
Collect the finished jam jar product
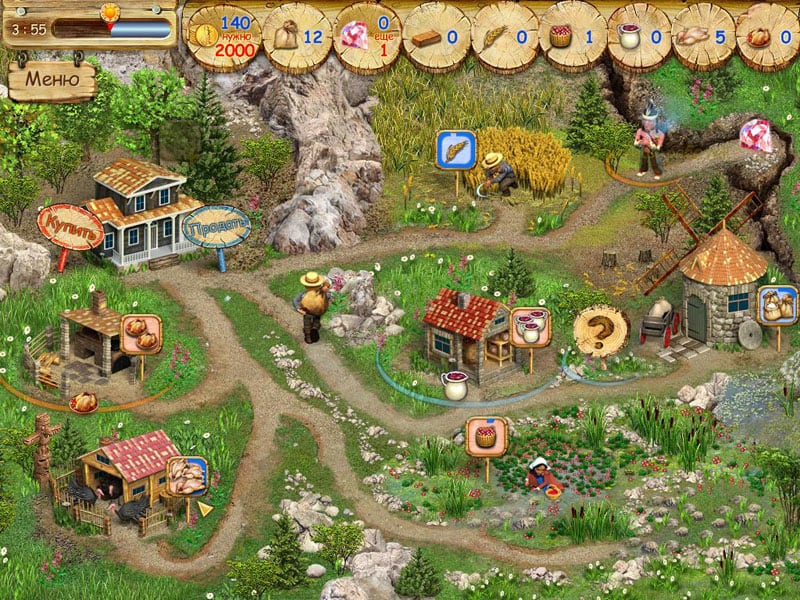(455, 385)
